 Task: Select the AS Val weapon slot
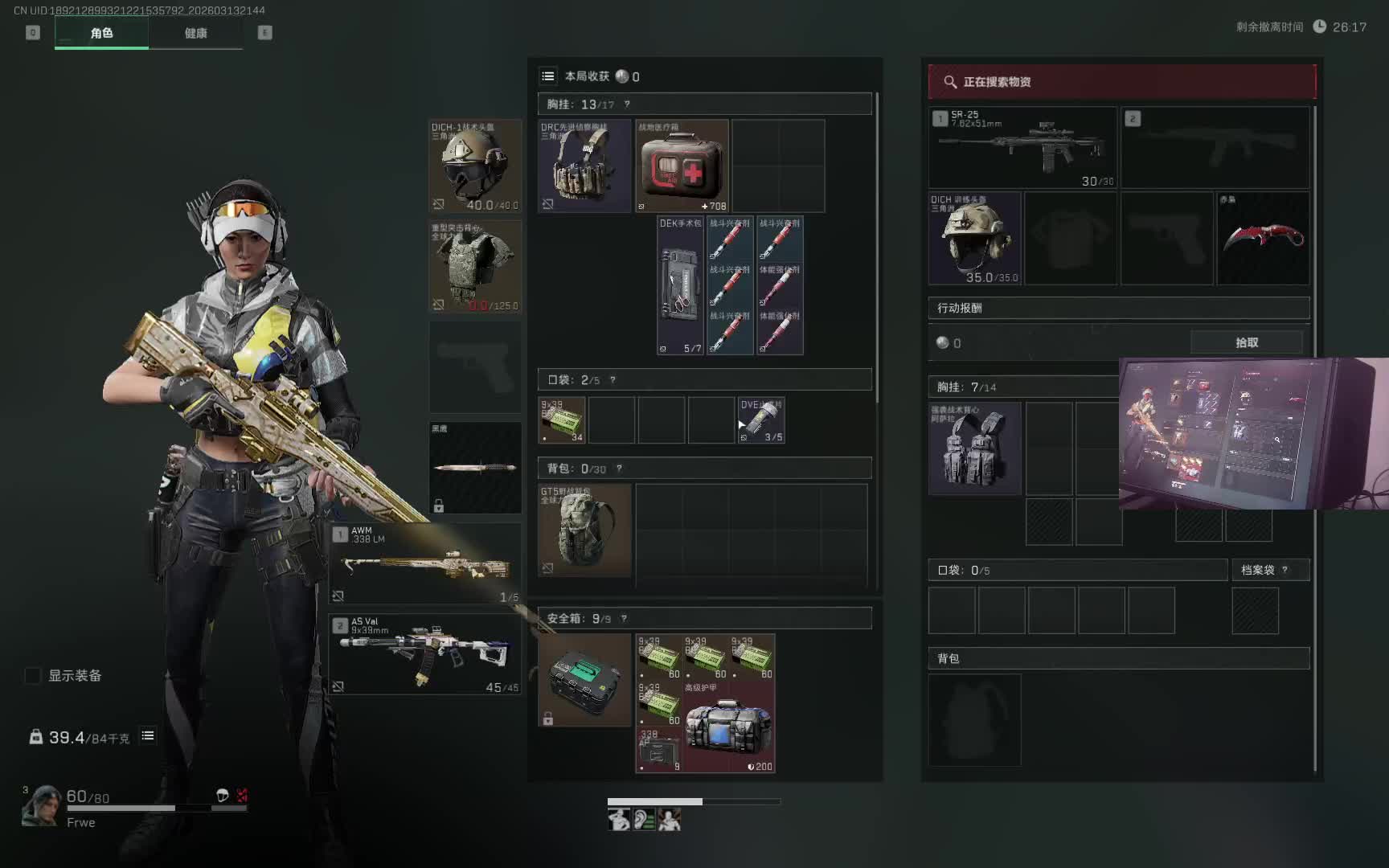[424, 654]
